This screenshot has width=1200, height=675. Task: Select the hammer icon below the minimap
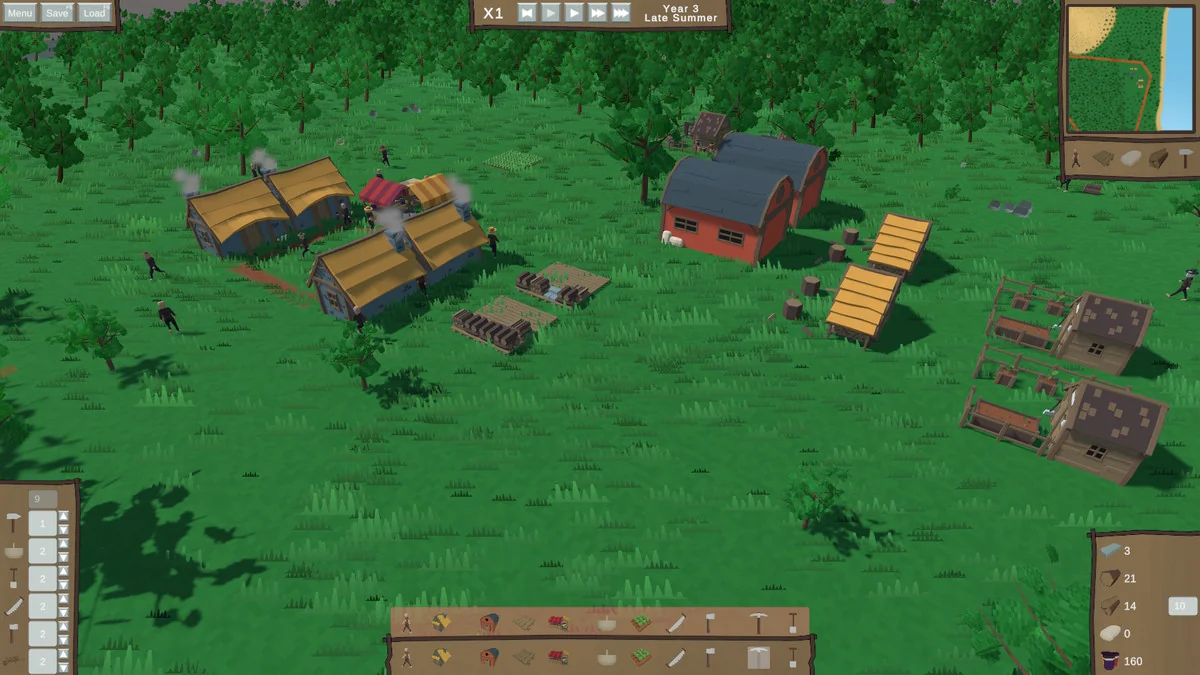1184,158
